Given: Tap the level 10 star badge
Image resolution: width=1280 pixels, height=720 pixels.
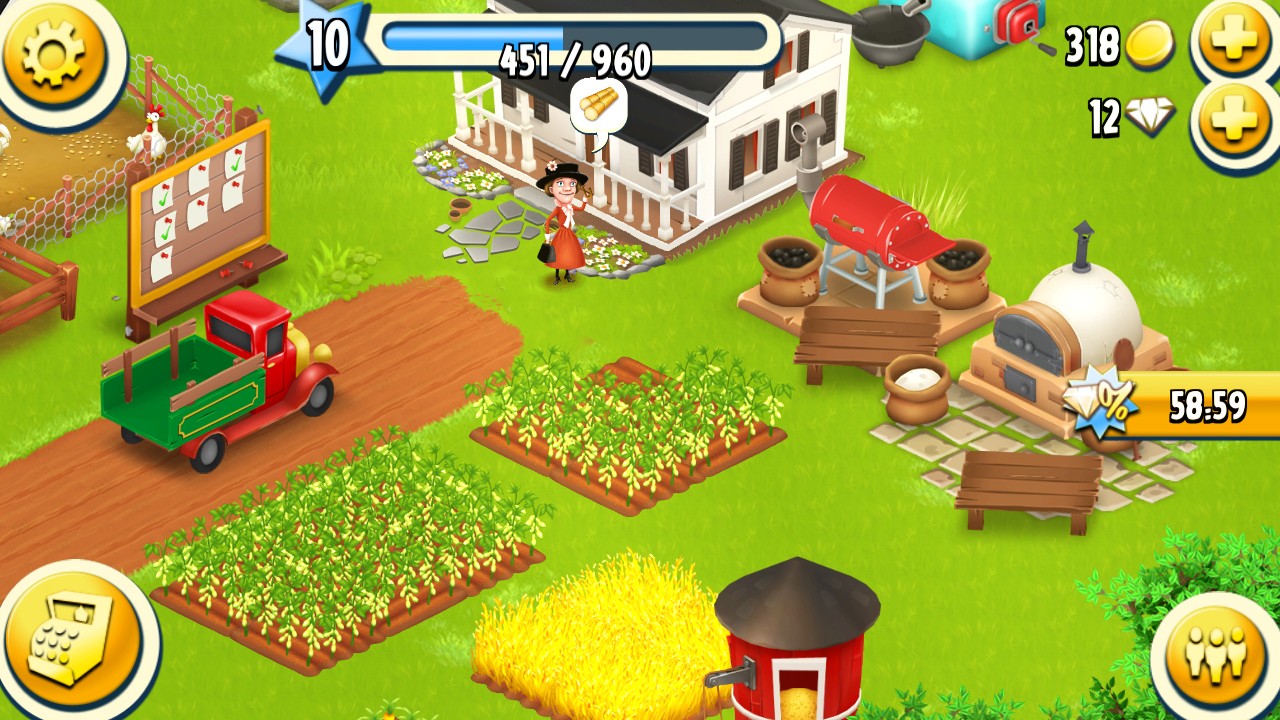Looking at the screenshot, I should (325, 48).
